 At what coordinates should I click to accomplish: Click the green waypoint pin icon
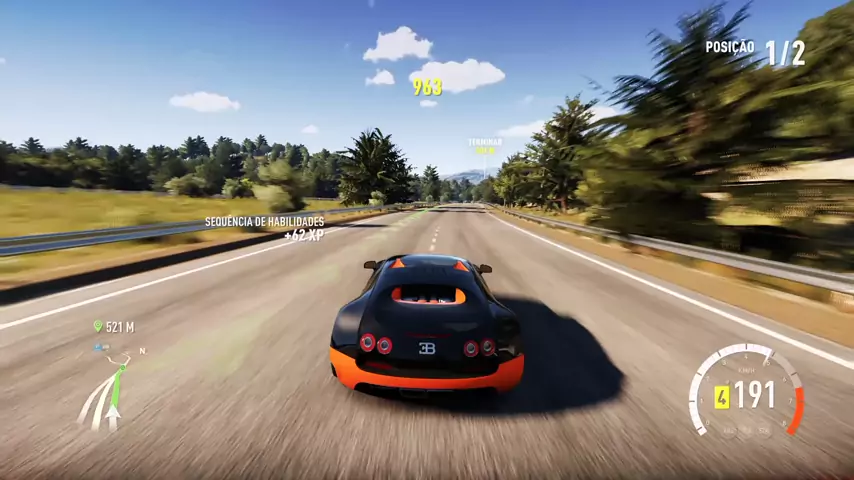(97, 326)
